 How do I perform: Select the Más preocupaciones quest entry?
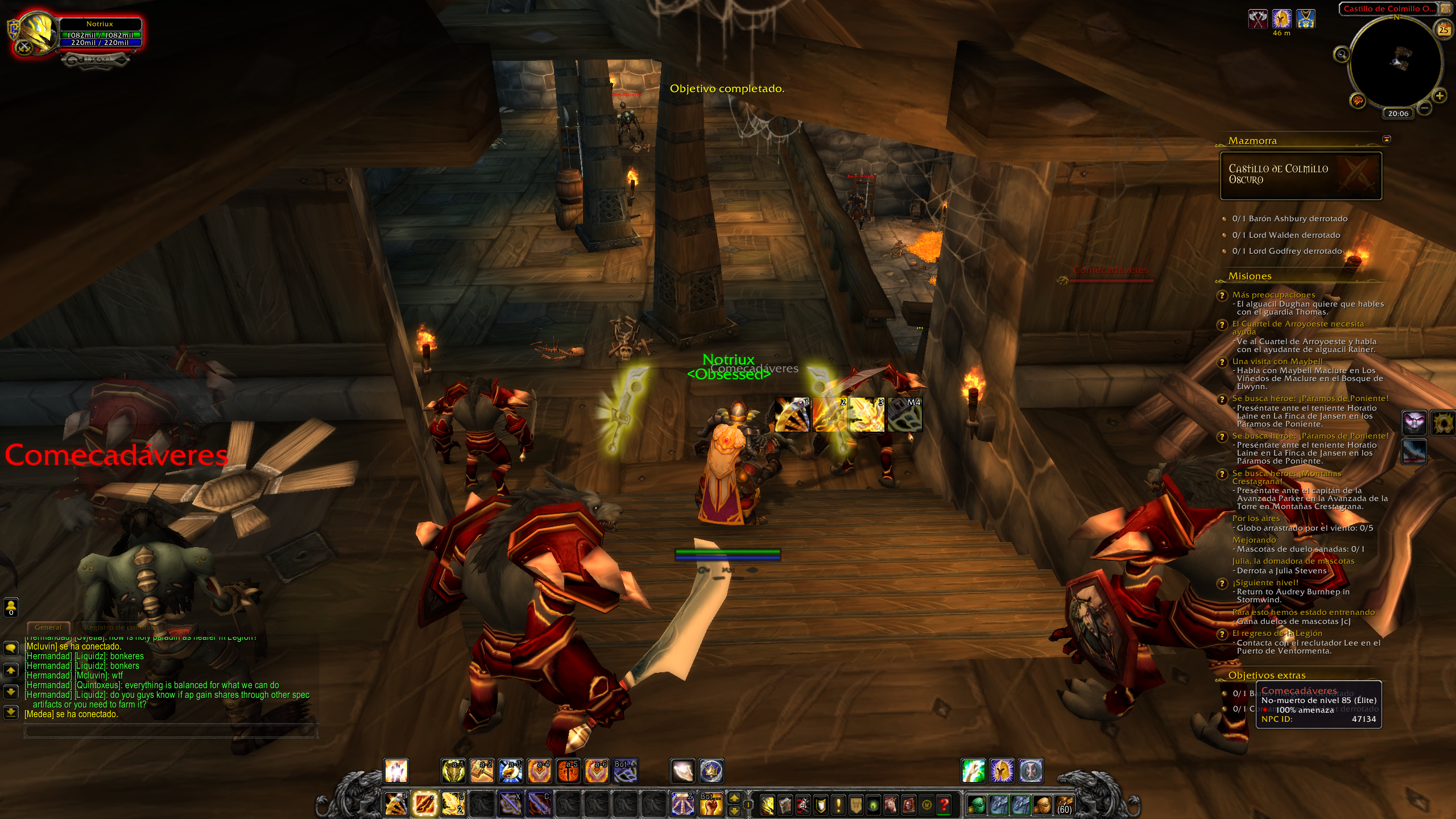(1273, 295)
